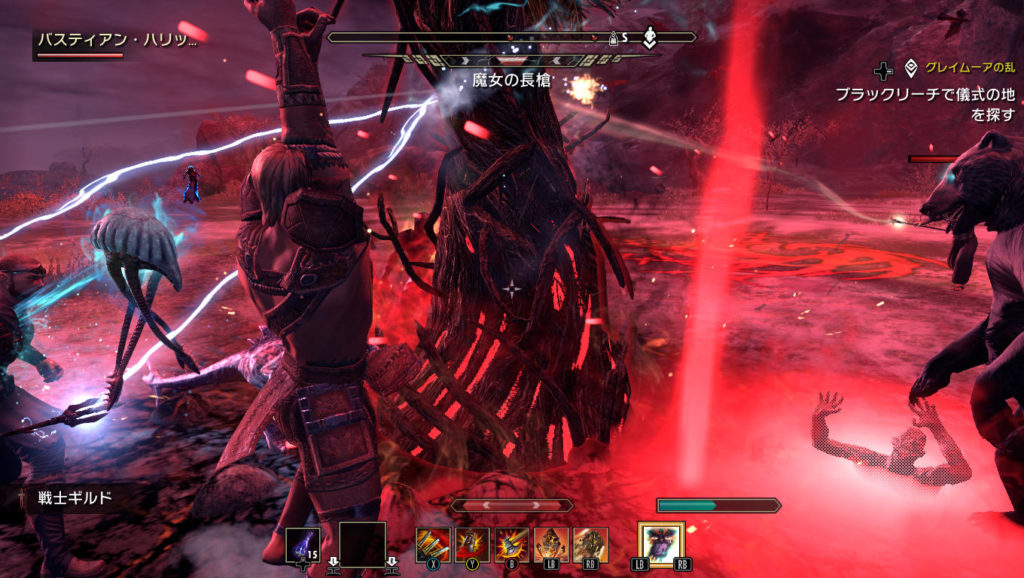Fire the gold-framed ultimate ability

tap(661, 543)
